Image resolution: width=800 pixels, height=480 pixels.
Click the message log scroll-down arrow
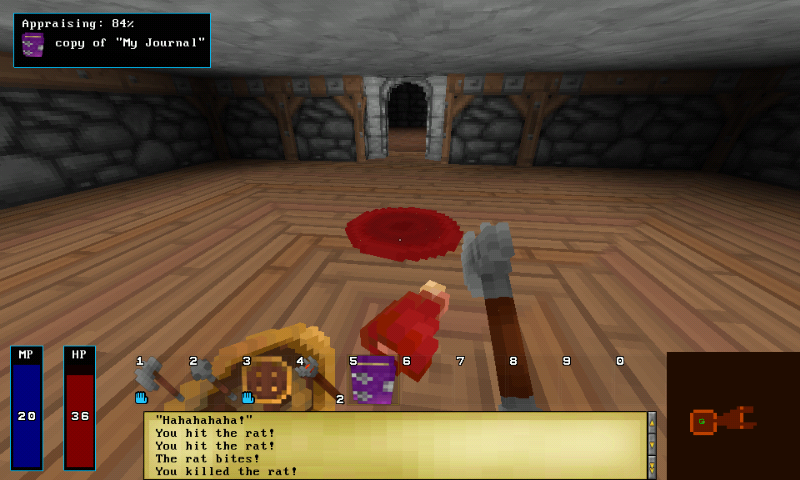coord(652,443)
